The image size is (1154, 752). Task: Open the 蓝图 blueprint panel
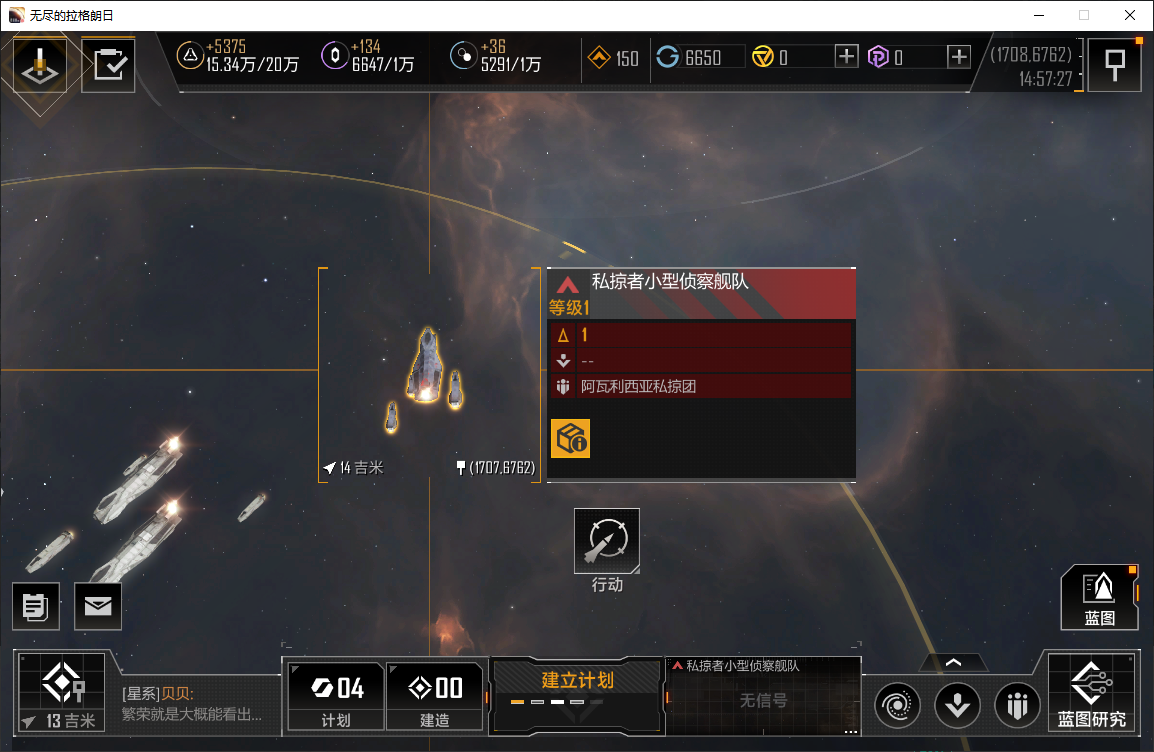tap(1099, 597)
